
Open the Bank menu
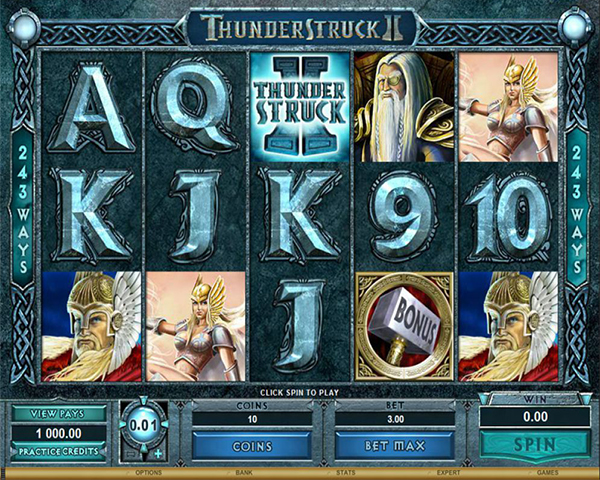[x=243, y=472]
